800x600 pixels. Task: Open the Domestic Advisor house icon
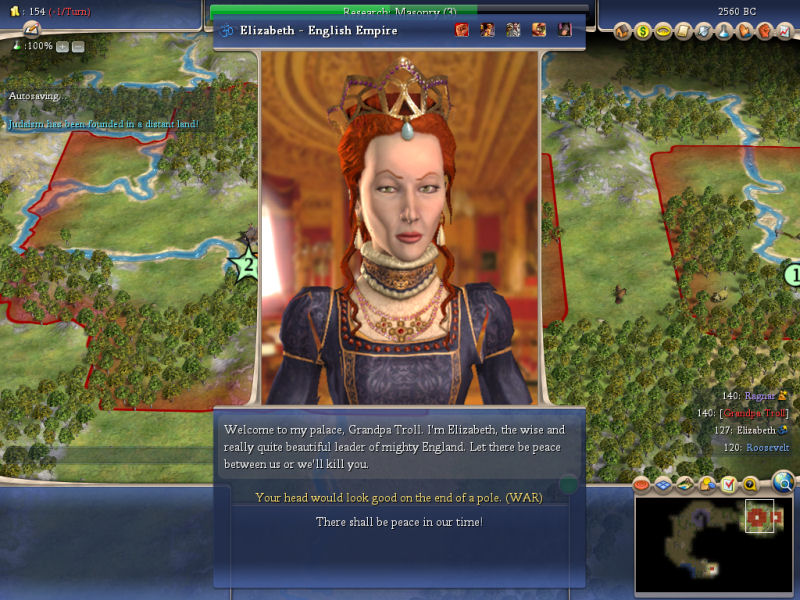coord(621,31)
